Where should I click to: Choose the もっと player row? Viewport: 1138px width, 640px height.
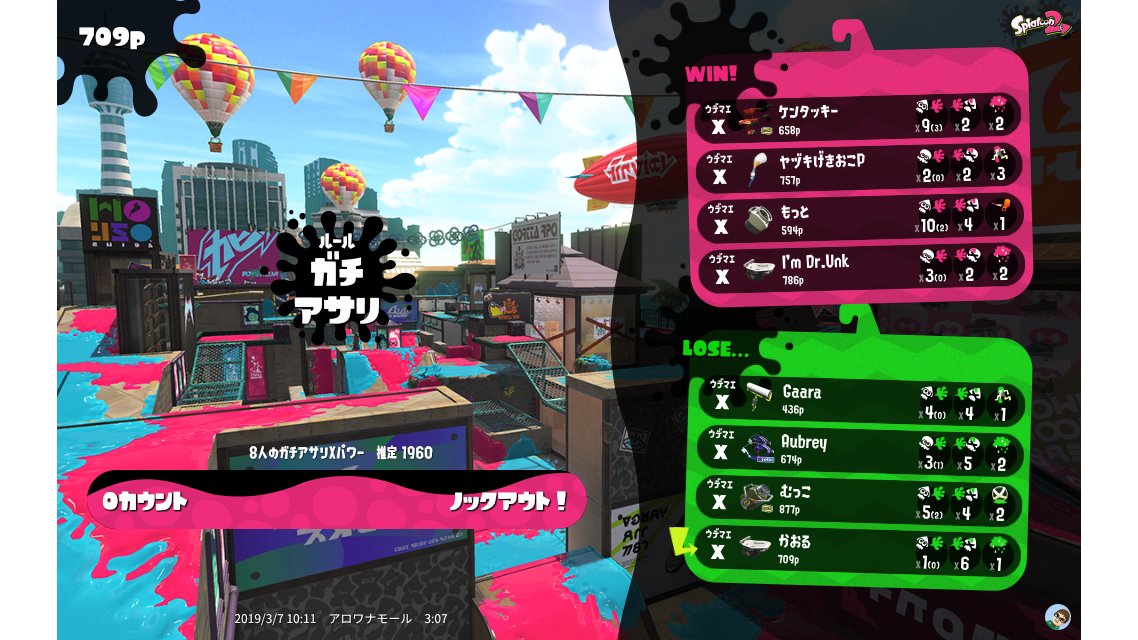coord(860,216)
